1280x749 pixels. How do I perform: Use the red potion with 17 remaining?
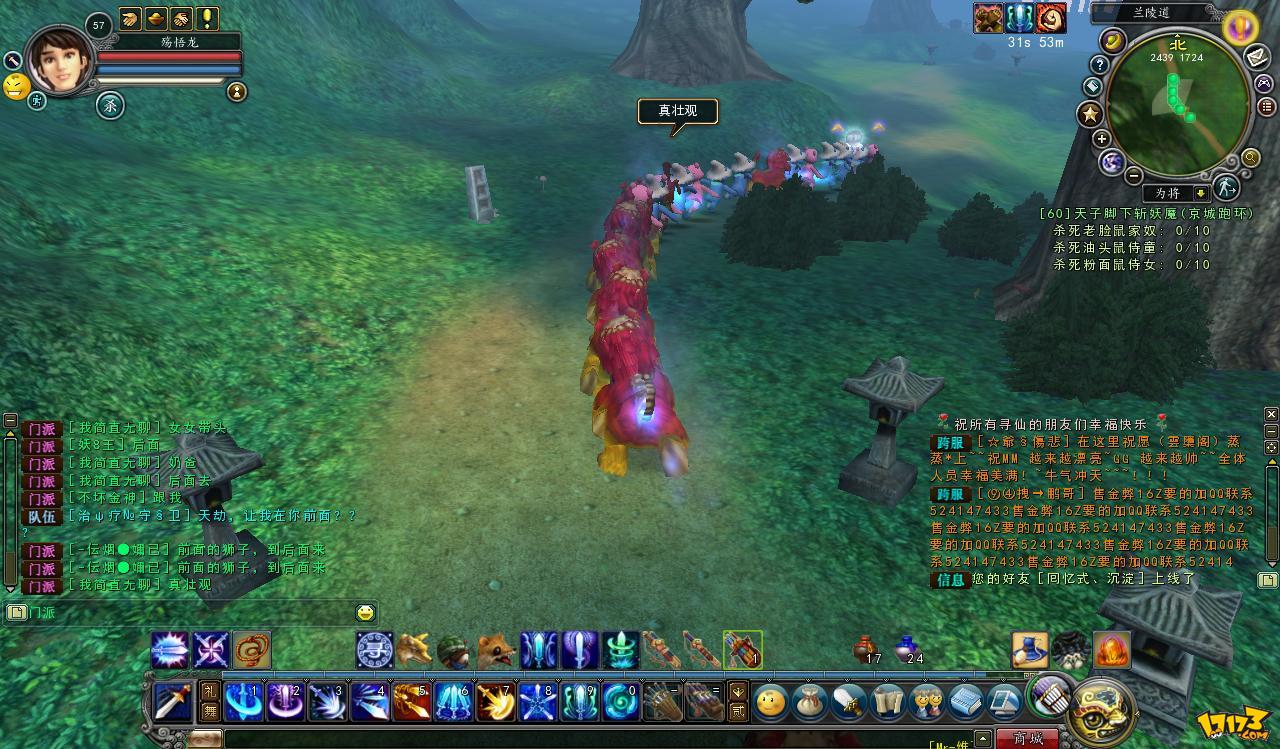(x=866, y=649)
